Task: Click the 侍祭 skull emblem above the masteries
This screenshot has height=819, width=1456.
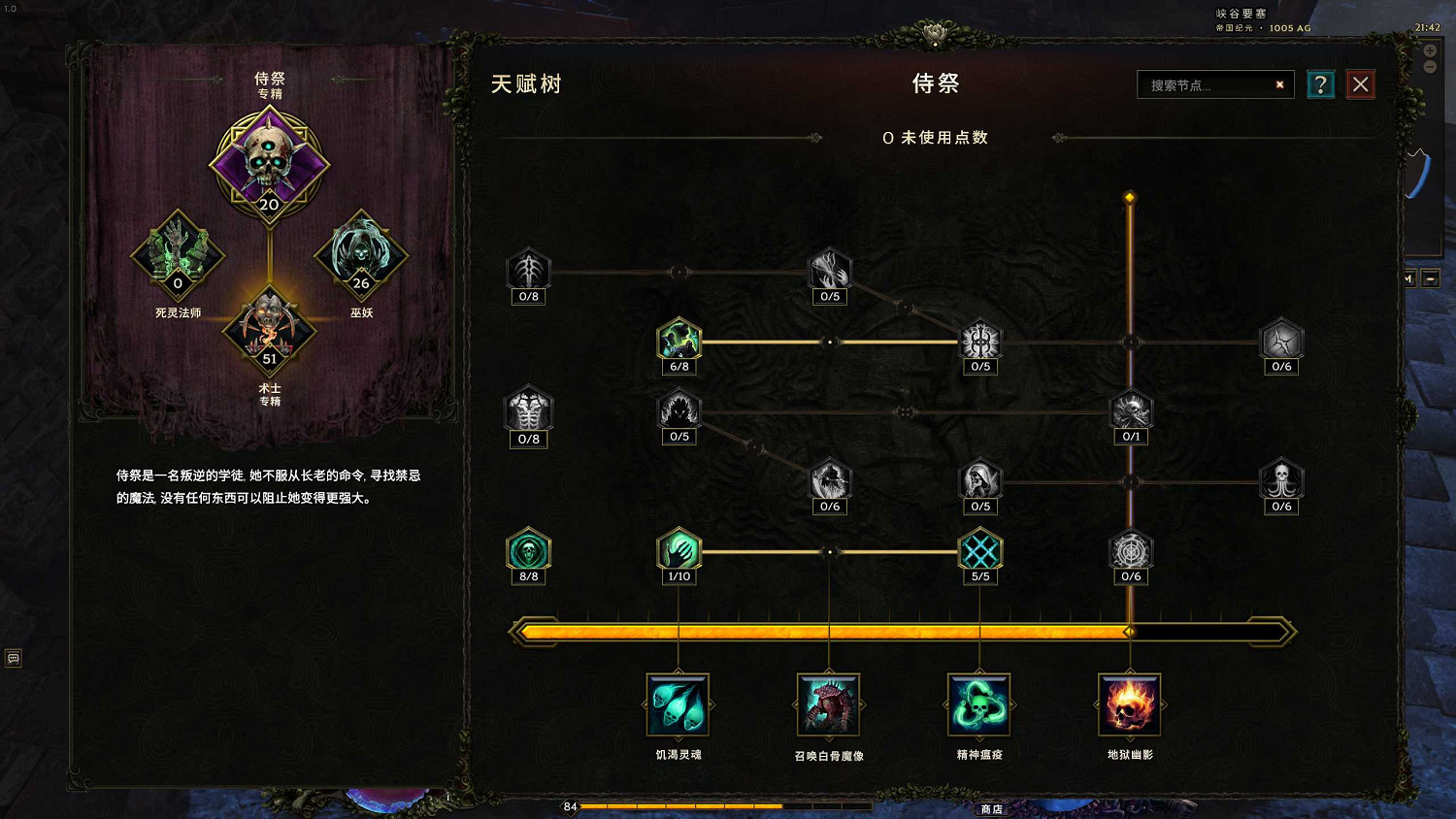Action: (x=269, y=163)
